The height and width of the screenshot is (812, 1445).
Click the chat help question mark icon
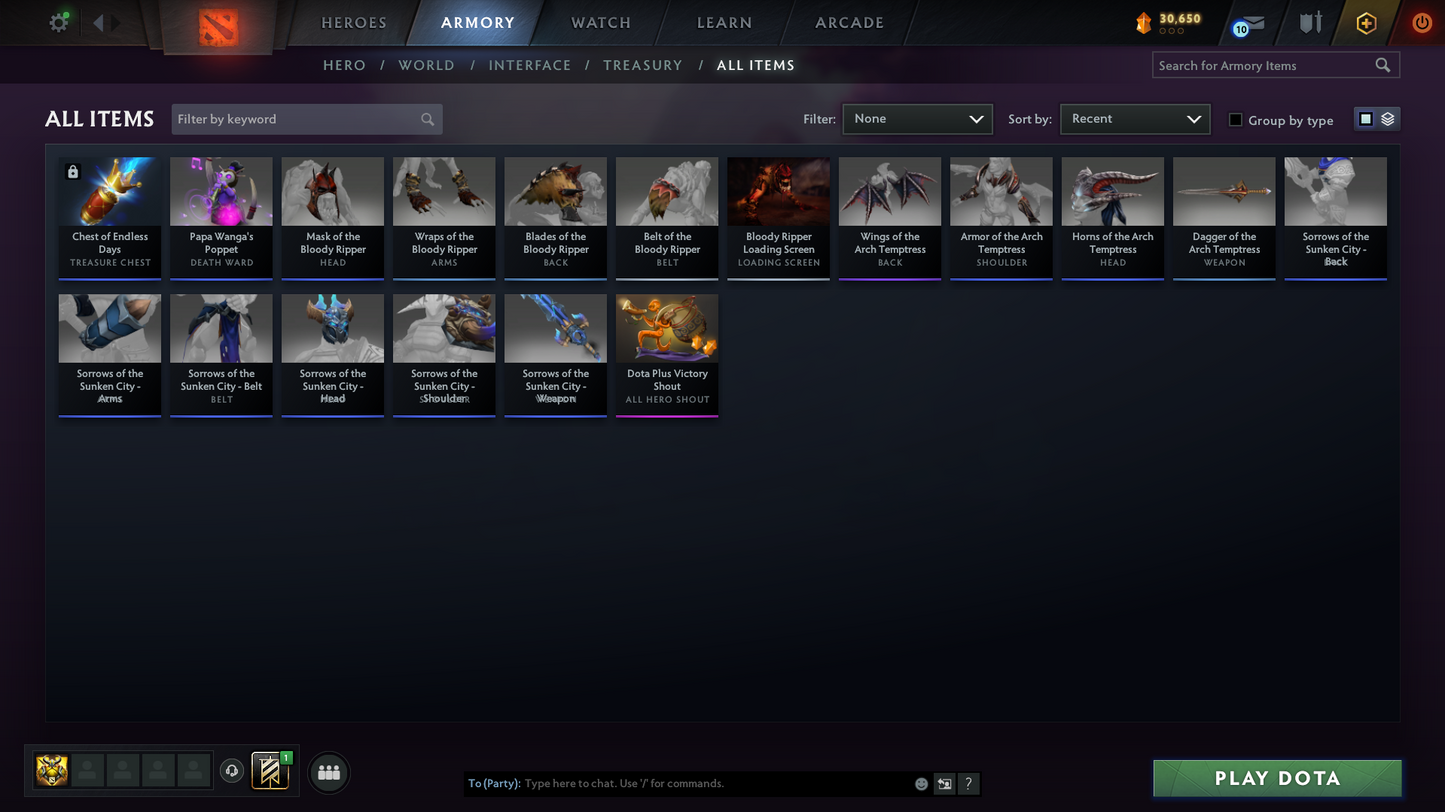click(968, 784)
